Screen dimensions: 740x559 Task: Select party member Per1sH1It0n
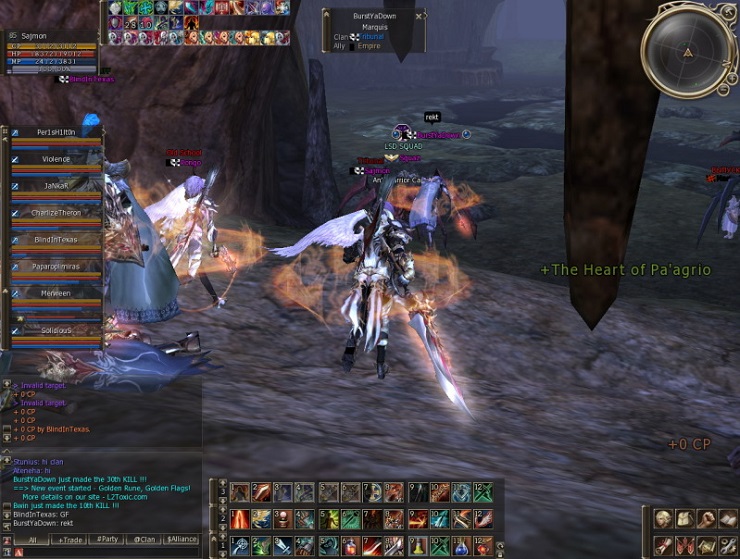[56, 133]
